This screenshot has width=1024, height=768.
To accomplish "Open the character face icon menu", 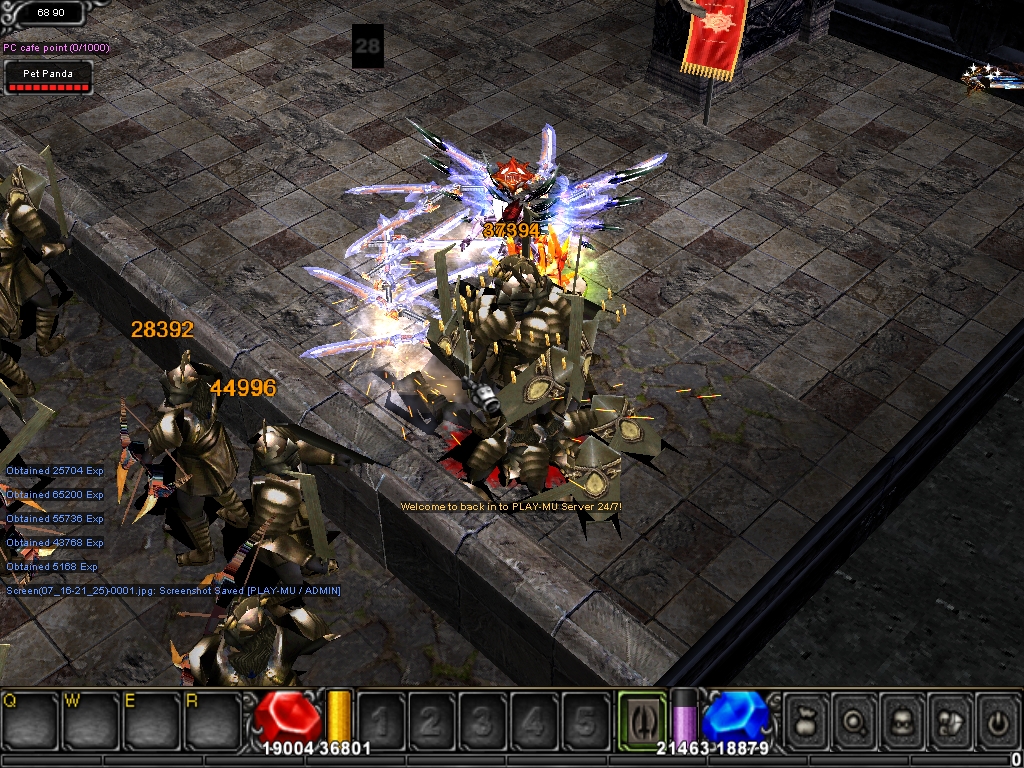I will point(904,720).
